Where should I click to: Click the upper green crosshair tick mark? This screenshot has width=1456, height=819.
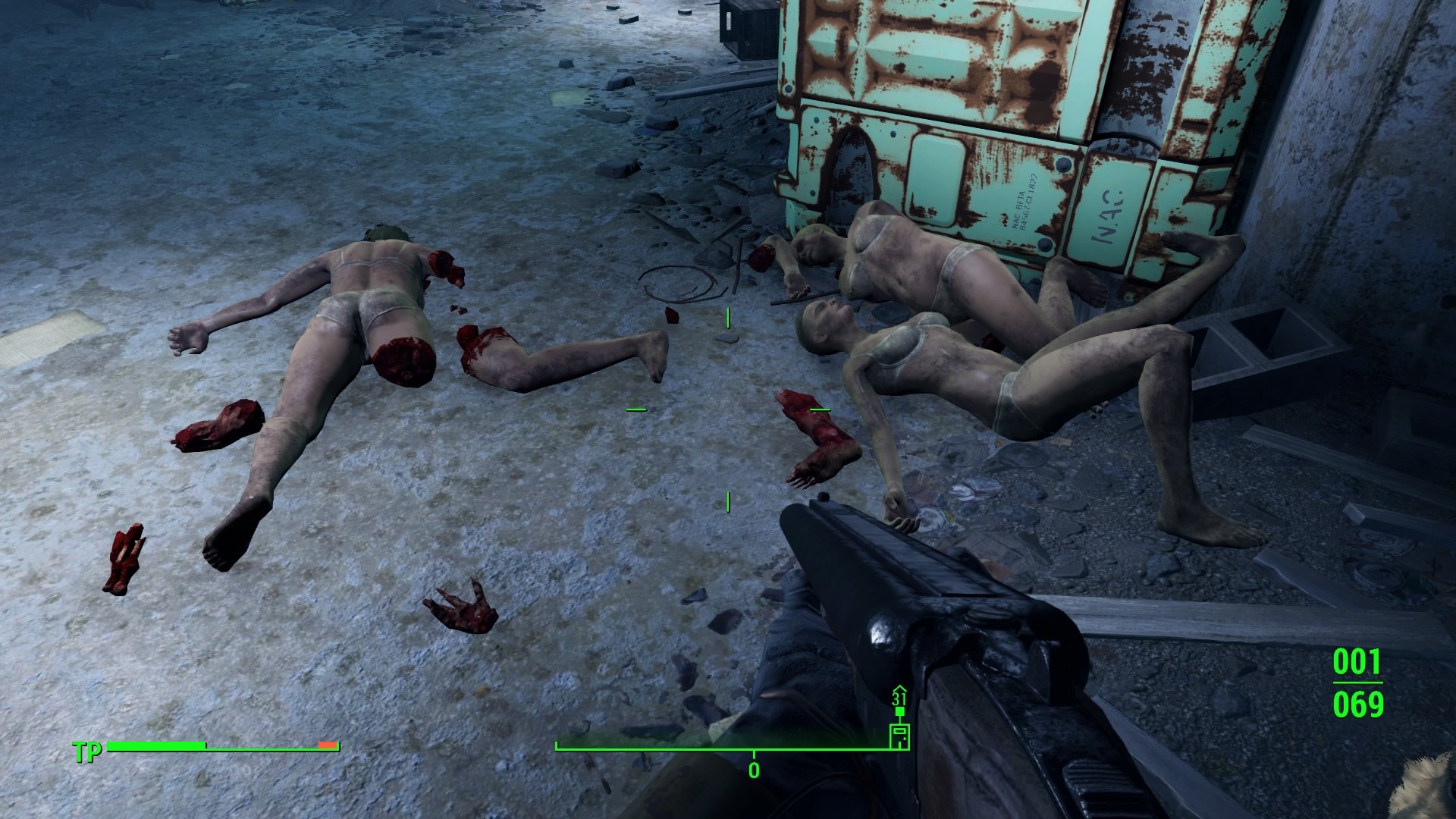coord(728,316)
